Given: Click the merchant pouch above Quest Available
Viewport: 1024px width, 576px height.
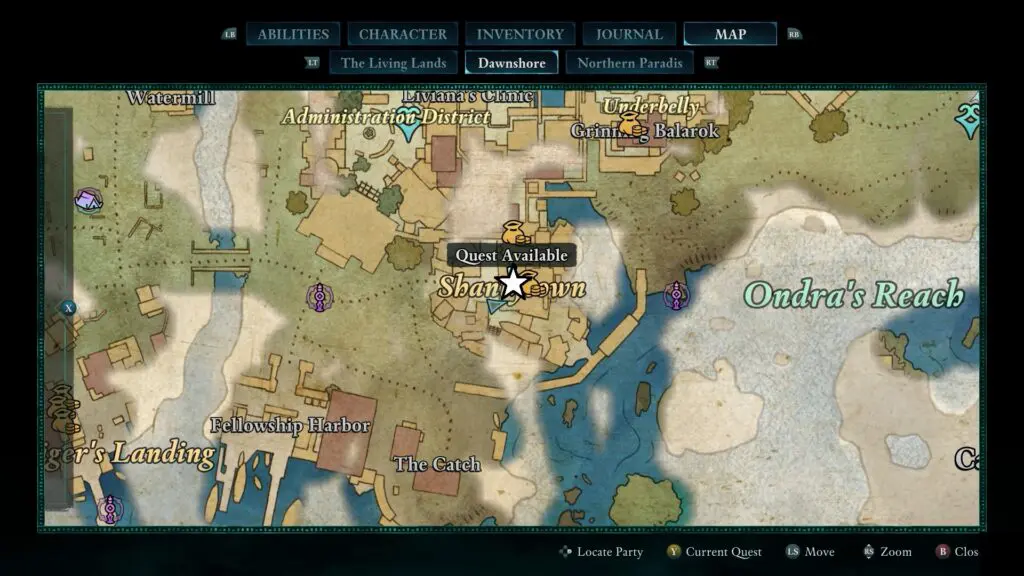Looking at the screenshot, I should tap(513, 230).
